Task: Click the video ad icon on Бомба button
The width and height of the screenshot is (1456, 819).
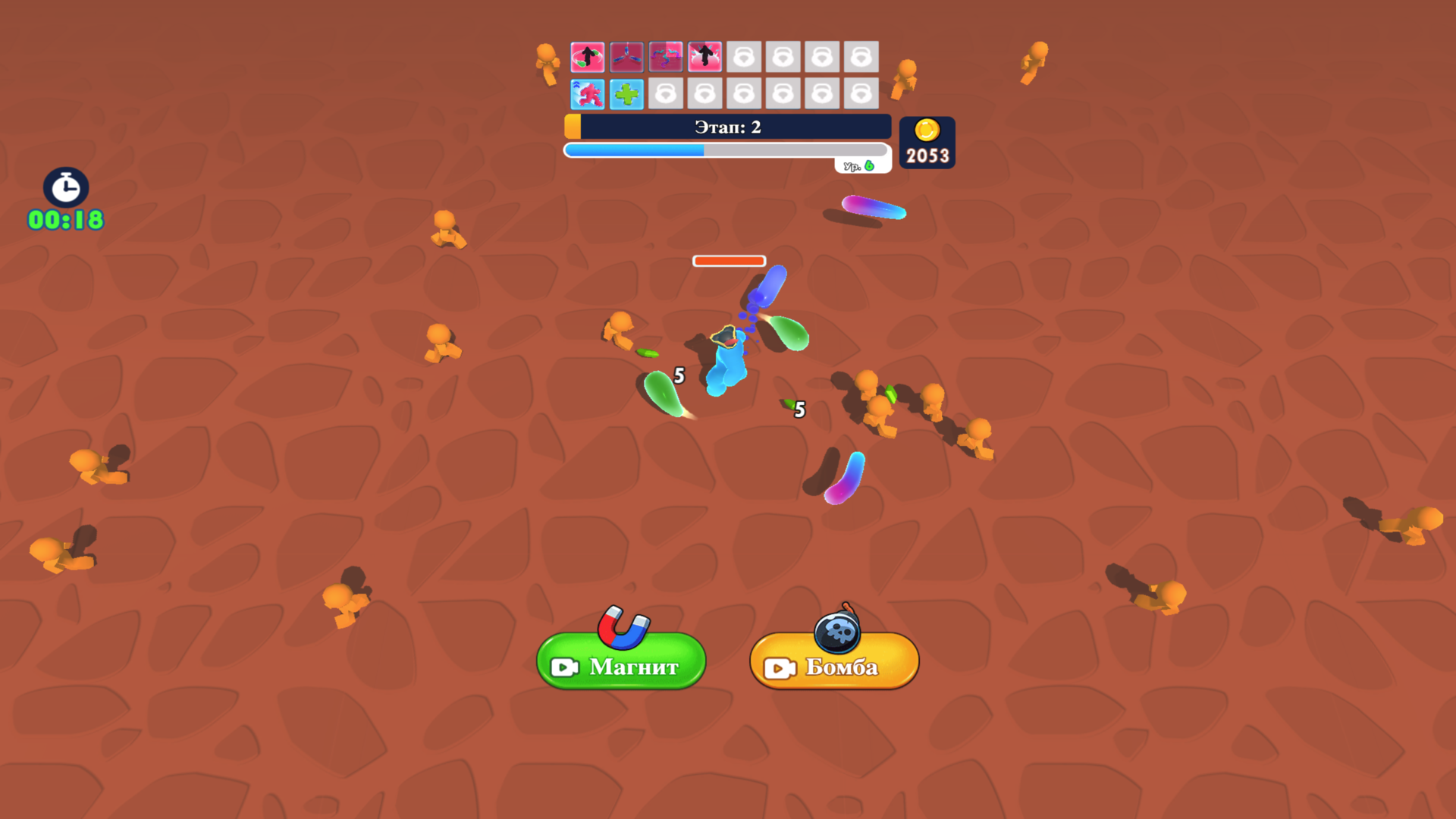Action: (x=778, y=667)
